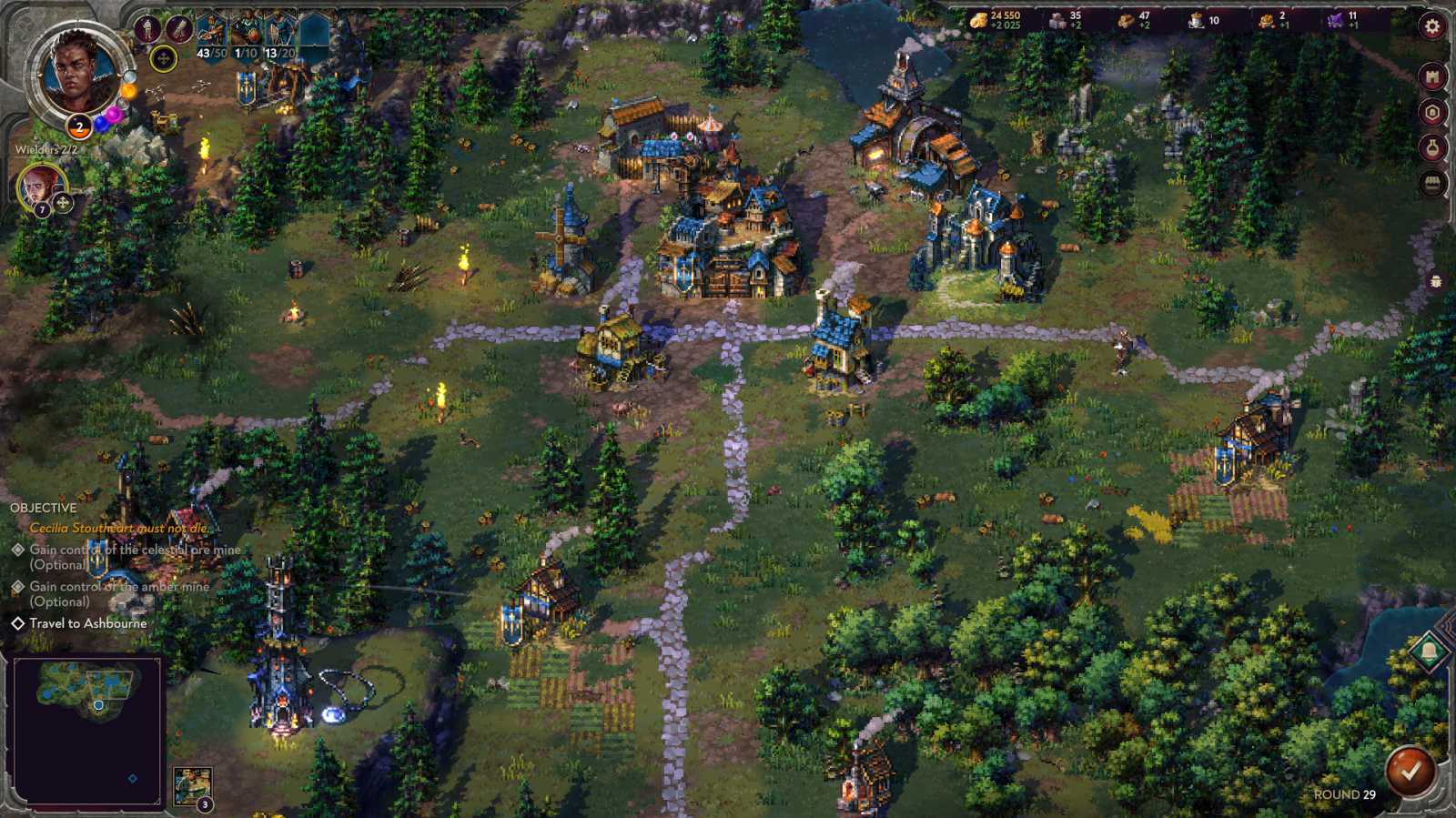1456x818 pixels.
Task: Open the hero skills icon above the portrait
Action: pyautogui.click(x=147, y=27)
